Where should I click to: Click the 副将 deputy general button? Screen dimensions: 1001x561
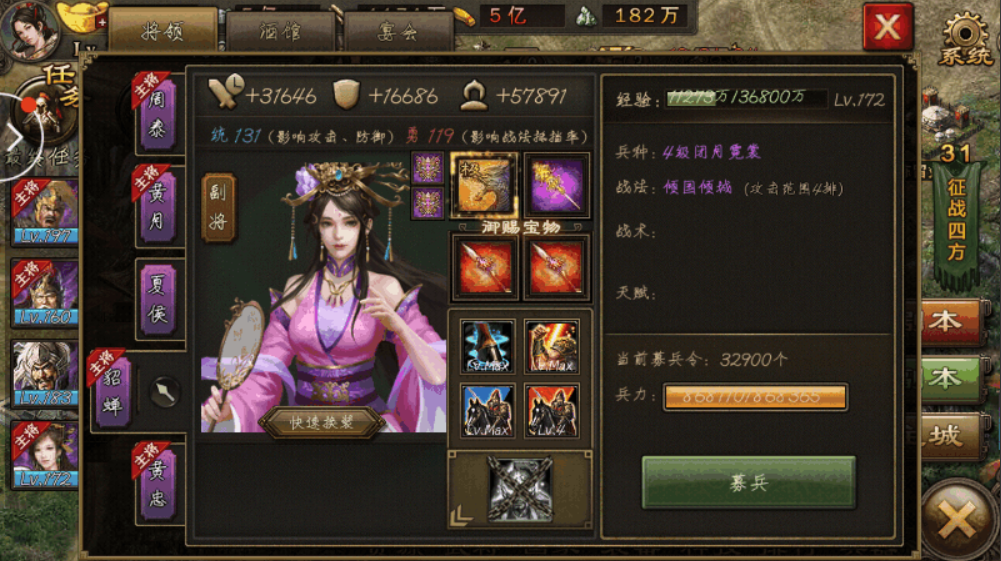[x=219, y=208]
